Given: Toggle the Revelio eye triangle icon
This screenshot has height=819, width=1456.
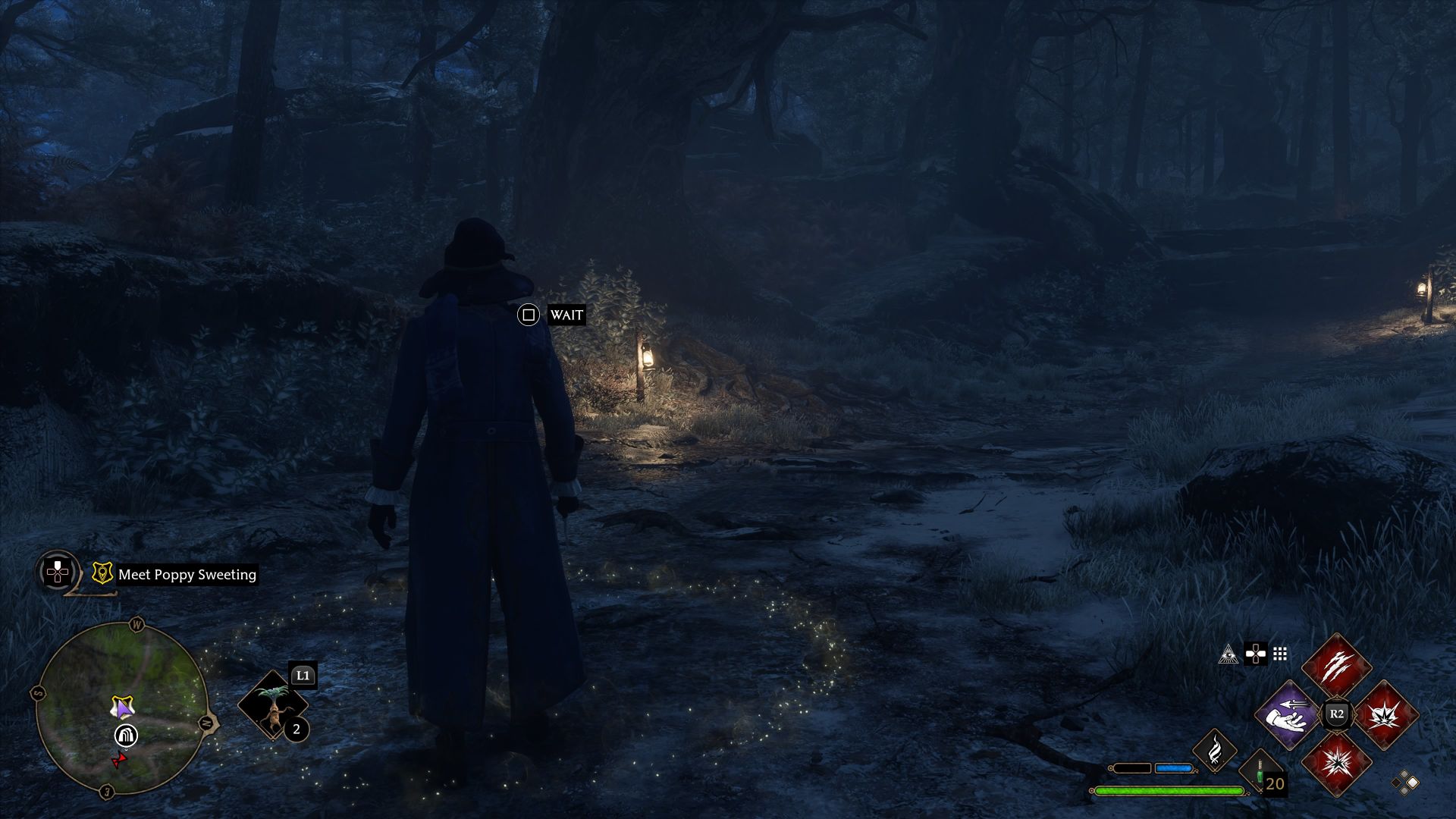Looking at the screenshot, I should point(1228,654).
